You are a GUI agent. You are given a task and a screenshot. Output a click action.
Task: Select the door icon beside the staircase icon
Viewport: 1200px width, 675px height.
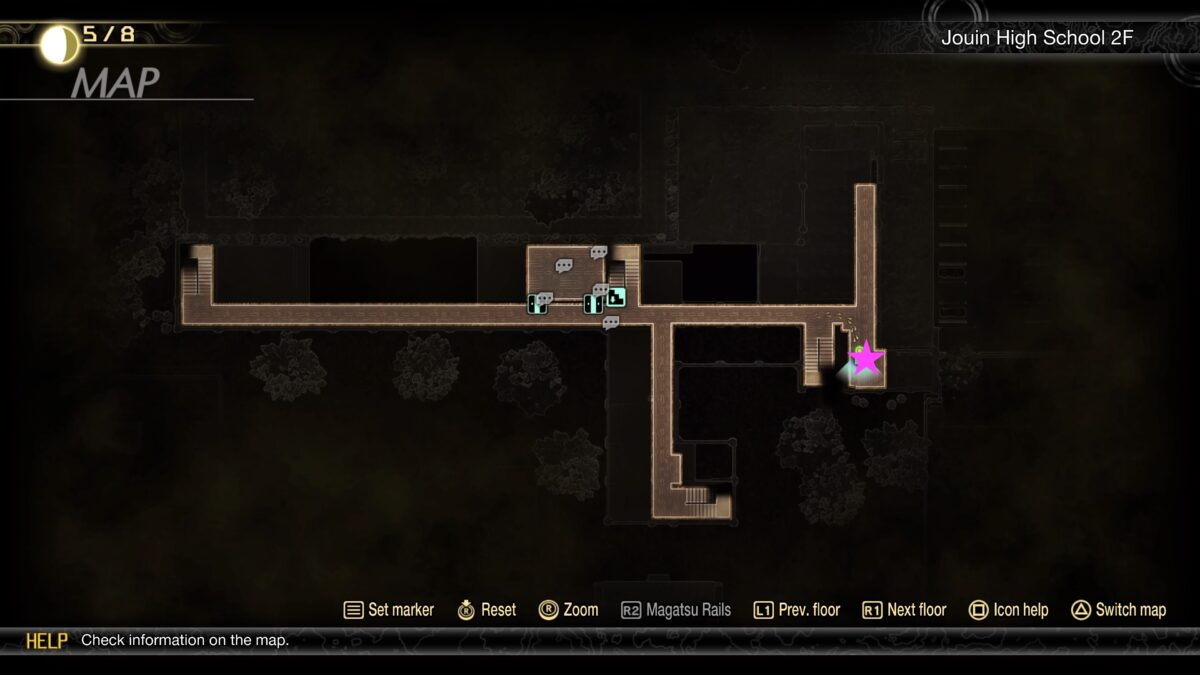point(592,303)
